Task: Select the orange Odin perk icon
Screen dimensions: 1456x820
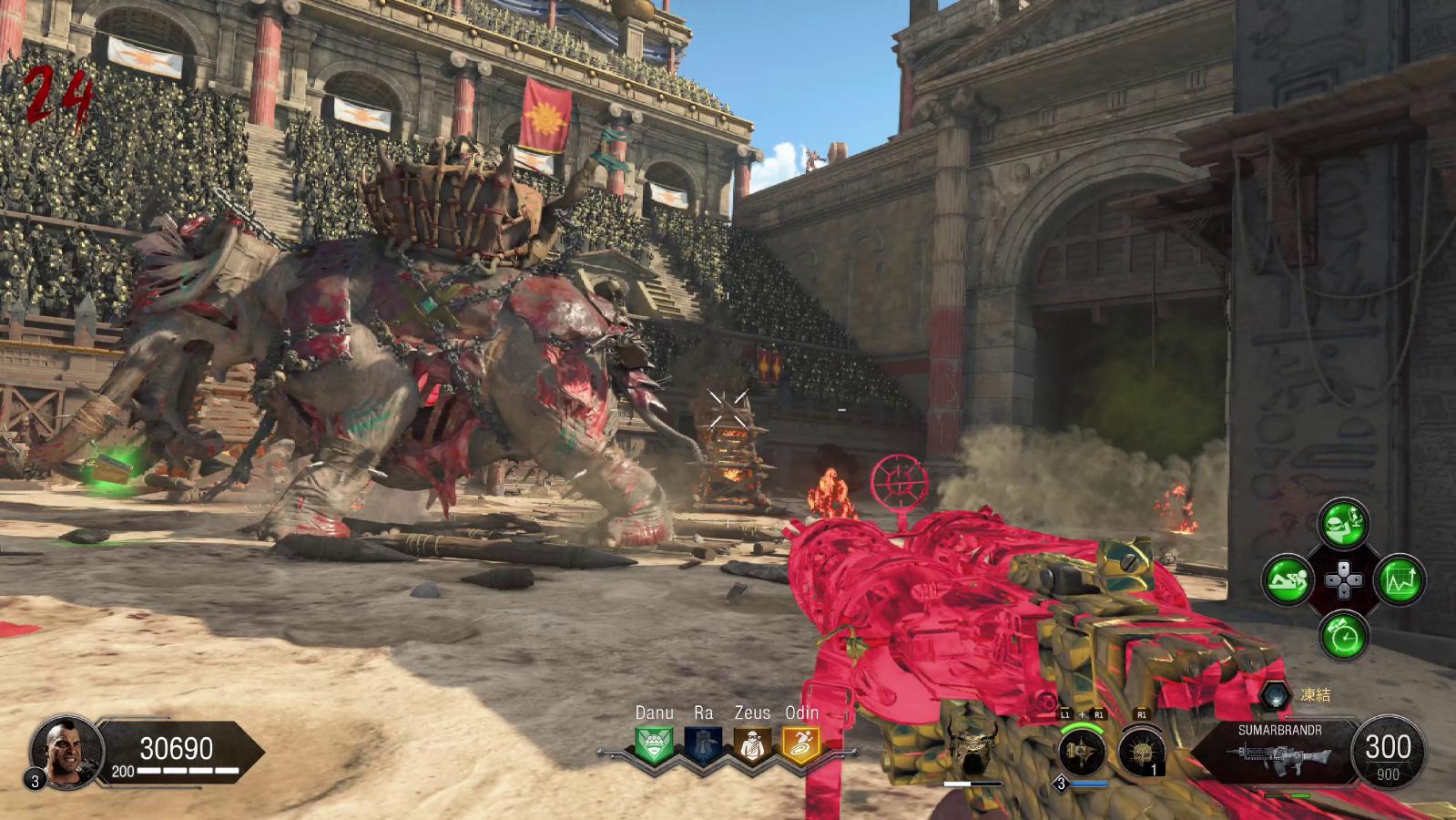Action: (x=800, y=746)
